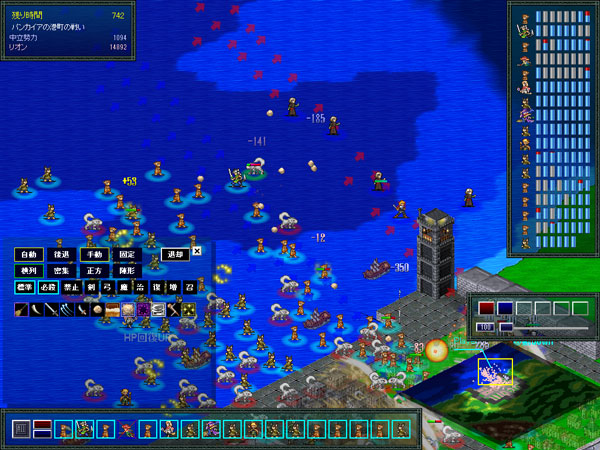The width and height of the screenshot is (600, 450).
Task: Close the command panel with the X
Action: [197, 251]
